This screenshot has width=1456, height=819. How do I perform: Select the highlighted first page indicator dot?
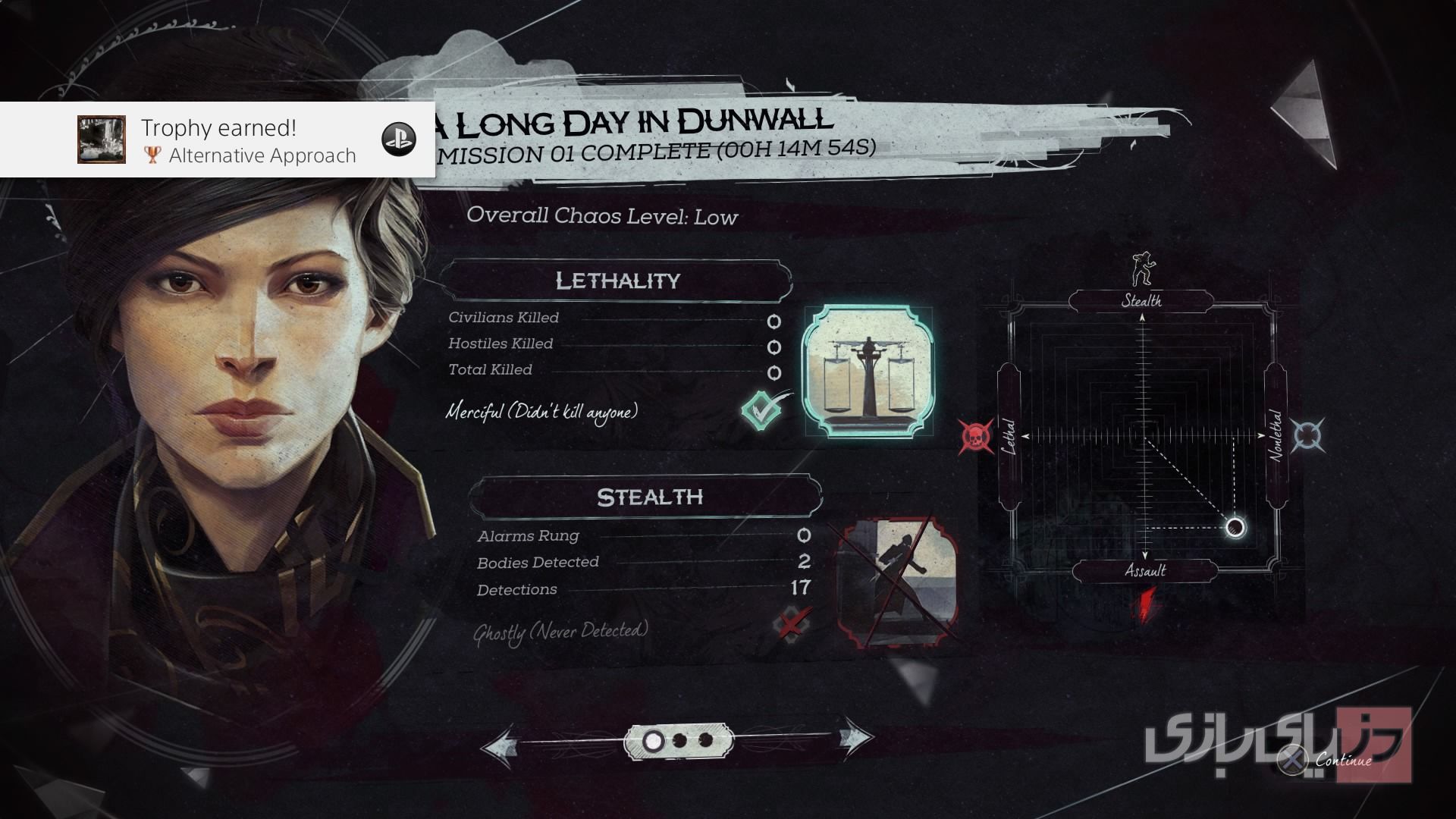point(654,739)
